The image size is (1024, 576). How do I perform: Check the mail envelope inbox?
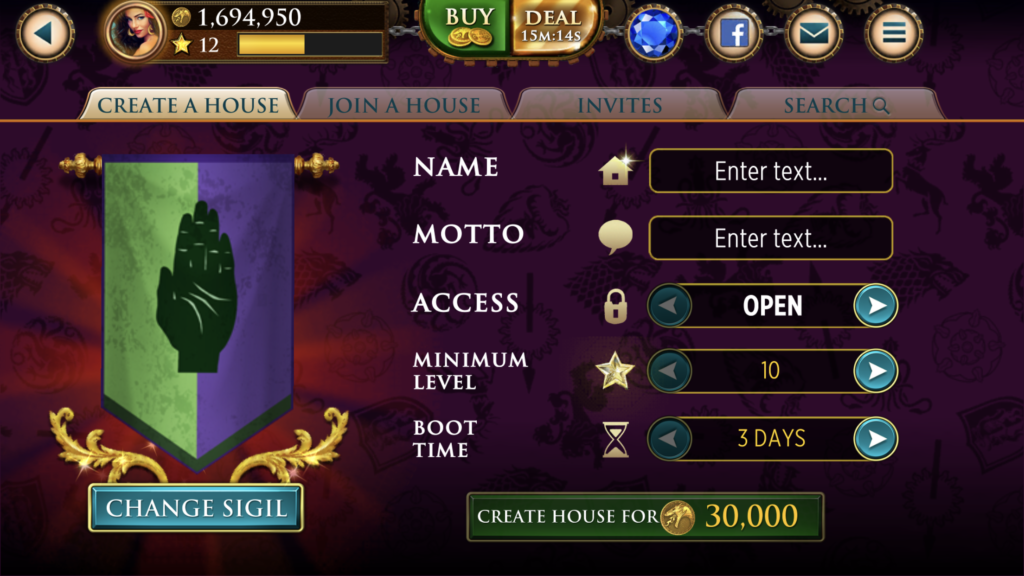(814, 34)
